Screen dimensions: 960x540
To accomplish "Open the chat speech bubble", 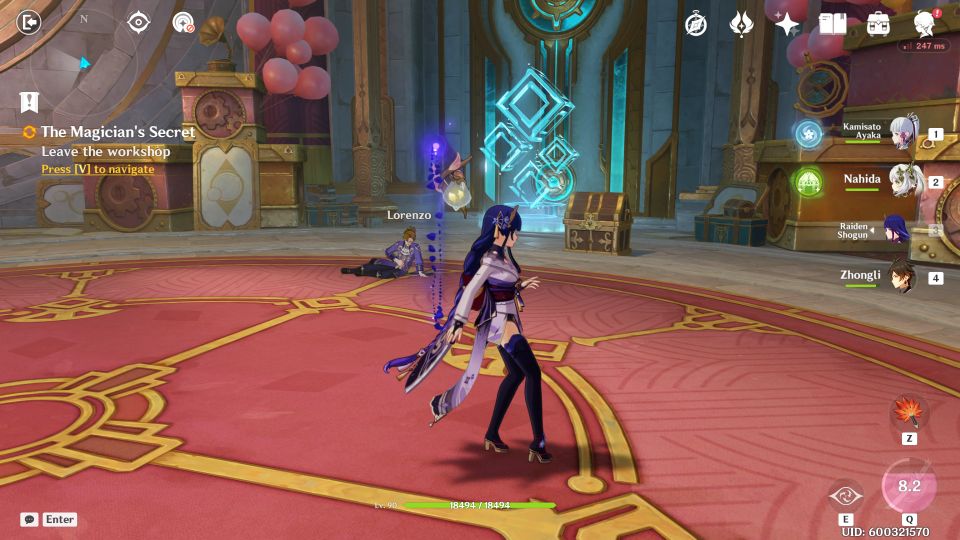I will [30, 519].
